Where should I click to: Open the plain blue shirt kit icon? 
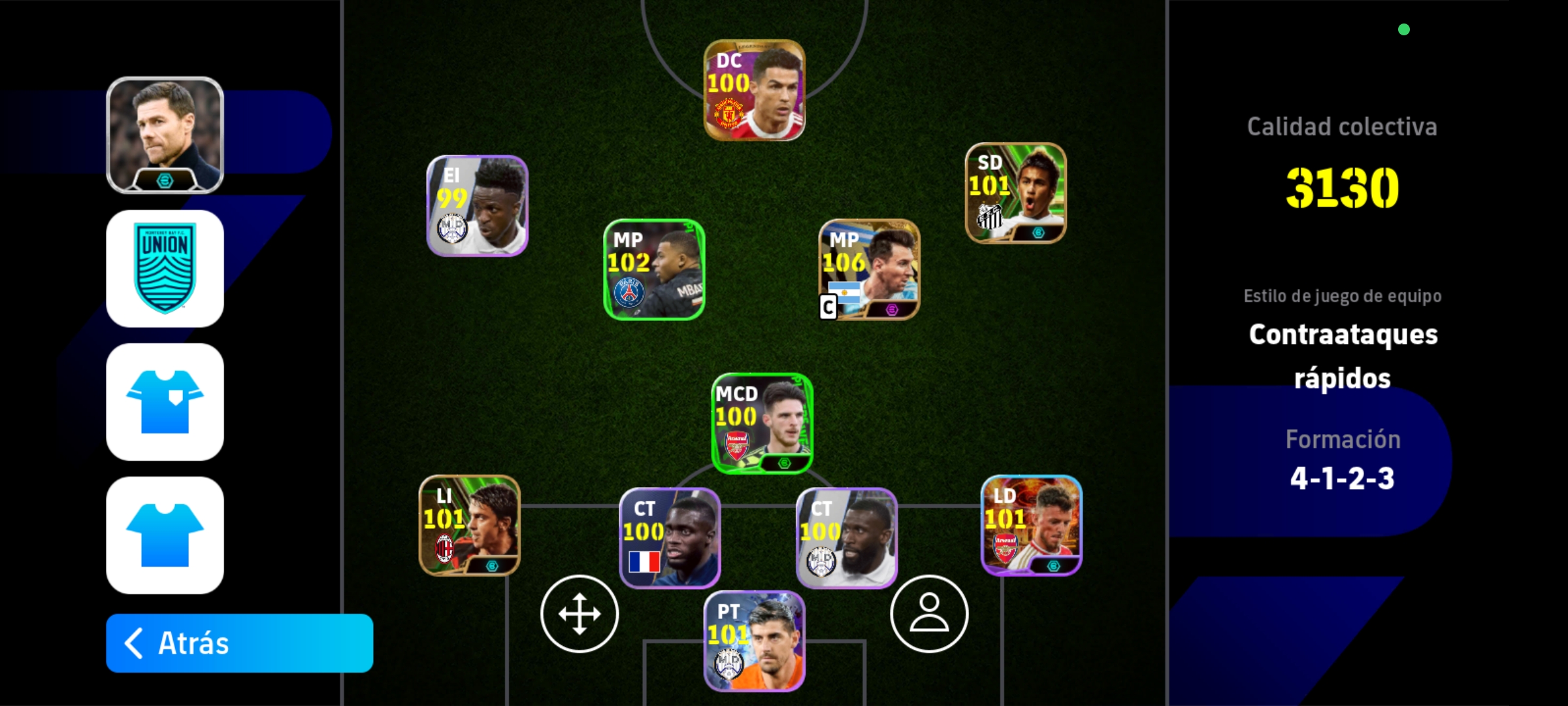tap(165, 535)
